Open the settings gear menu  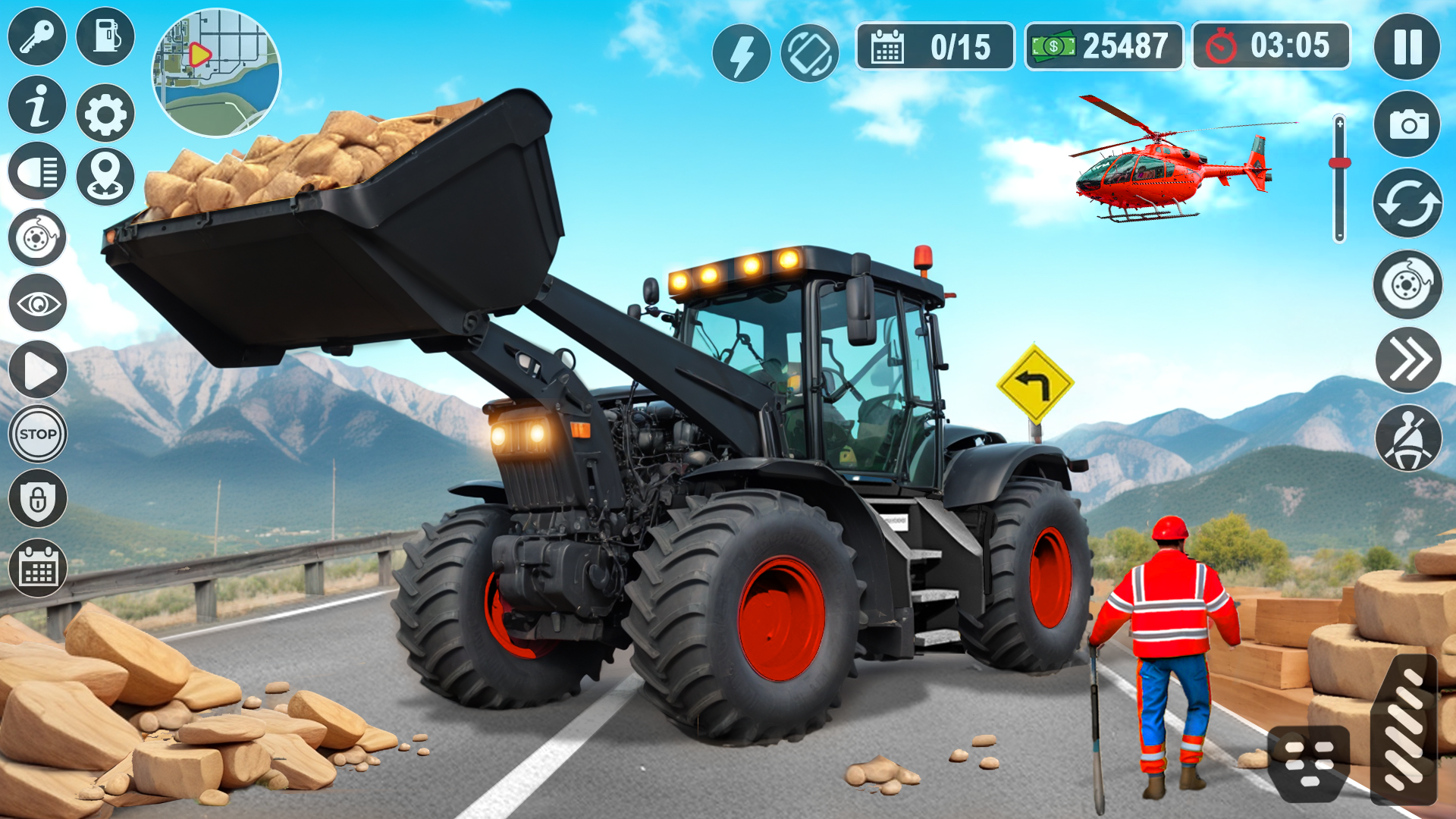tap(105, 106)
